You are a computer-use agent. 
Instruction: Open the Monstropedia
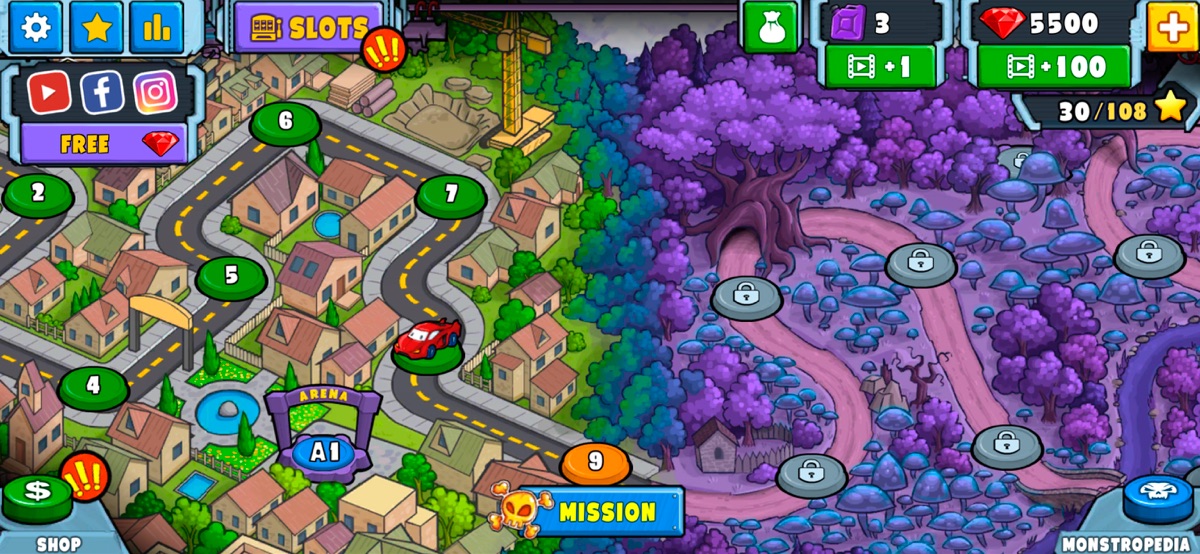click(1158, 498)
